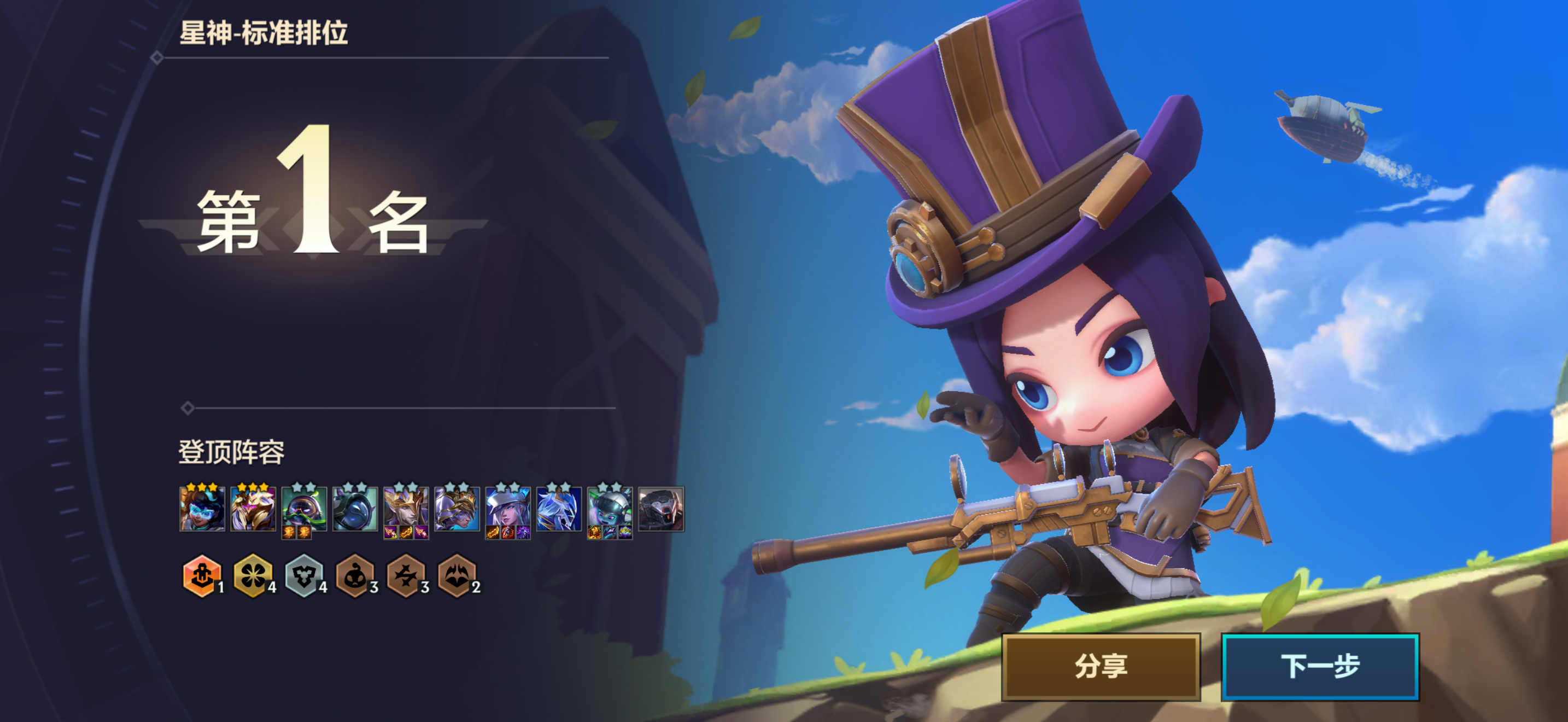Select the icy blue dragon champion portrait
Image resolution: width=1568 pixels, height=722 pixels.
(559, 509)
